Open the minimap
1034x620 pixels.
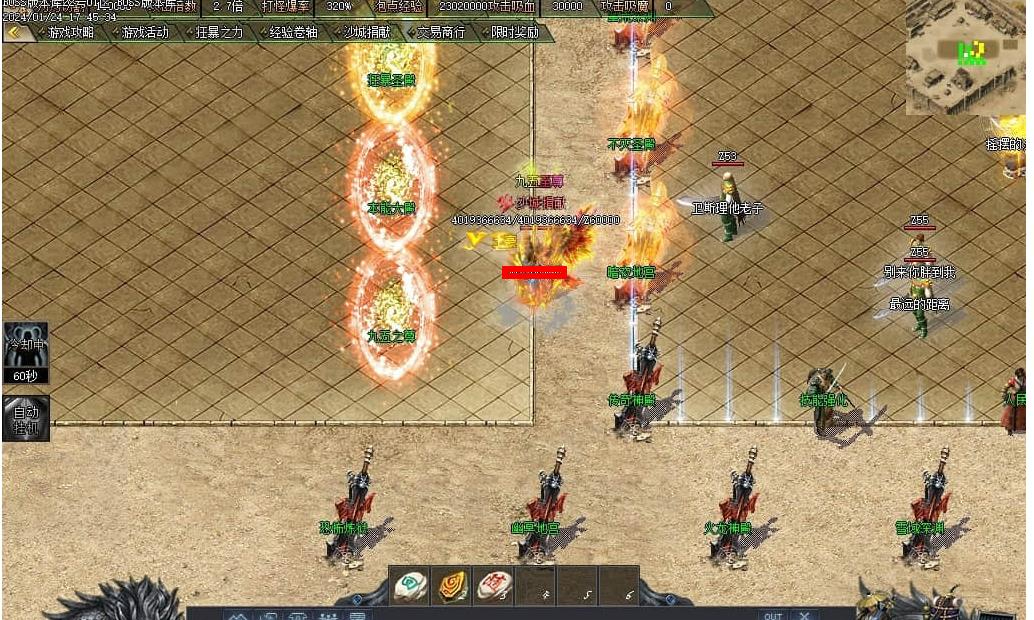[x=965, y=56]
